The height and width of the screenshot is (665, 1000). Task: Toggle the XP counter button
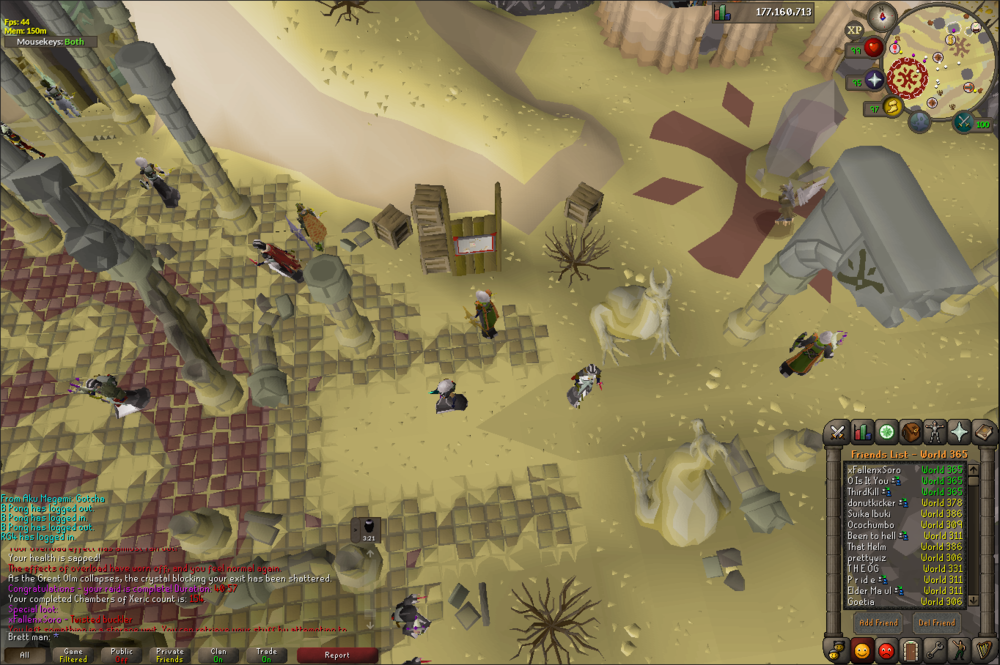click(854, 30)
